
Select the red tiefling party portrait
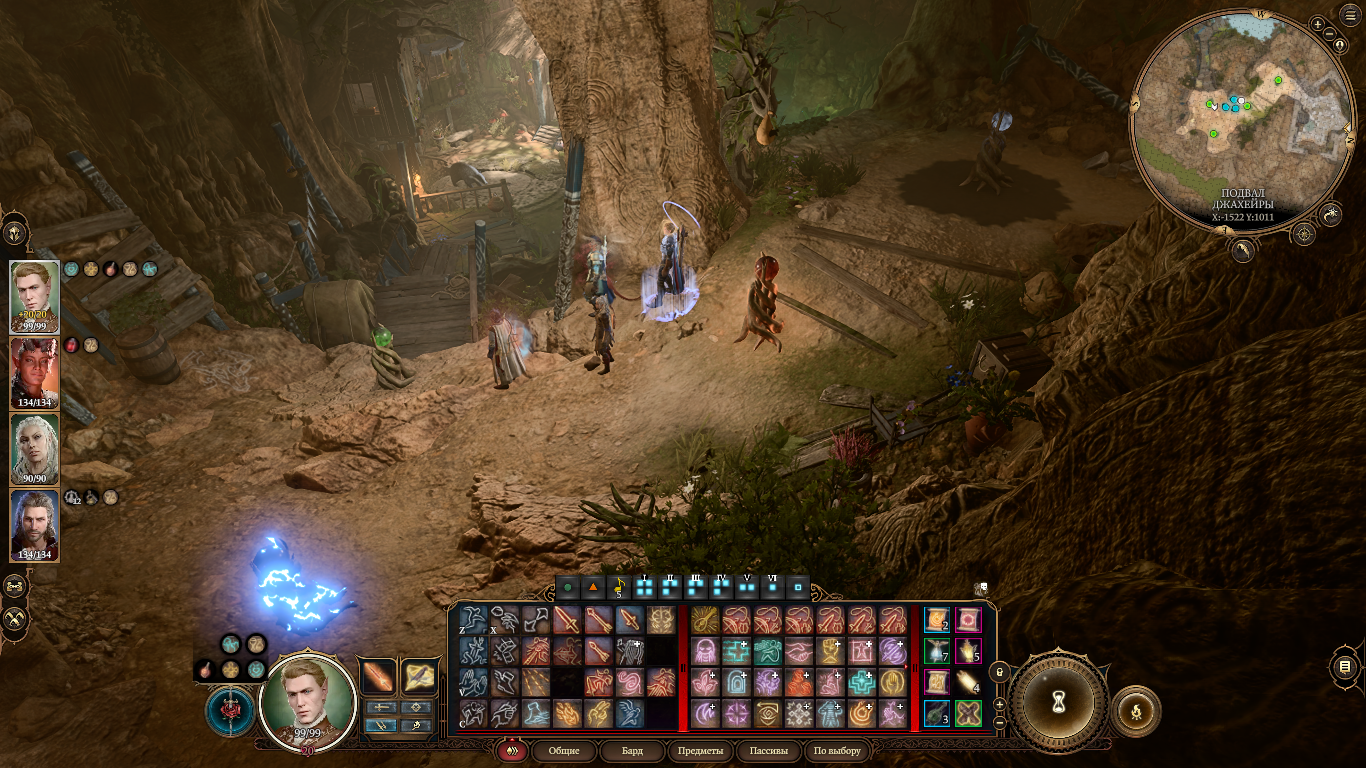click(35, 373)
